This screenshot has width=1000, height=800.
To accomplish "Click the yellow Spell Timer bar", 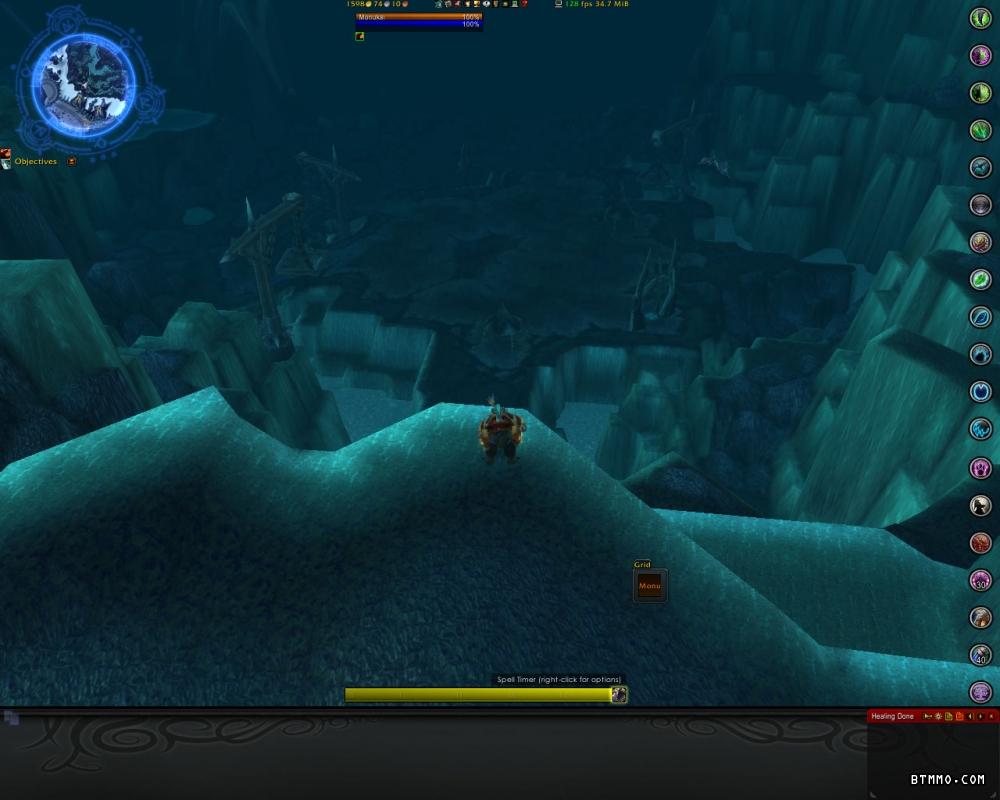I will (x=478, y=694).
